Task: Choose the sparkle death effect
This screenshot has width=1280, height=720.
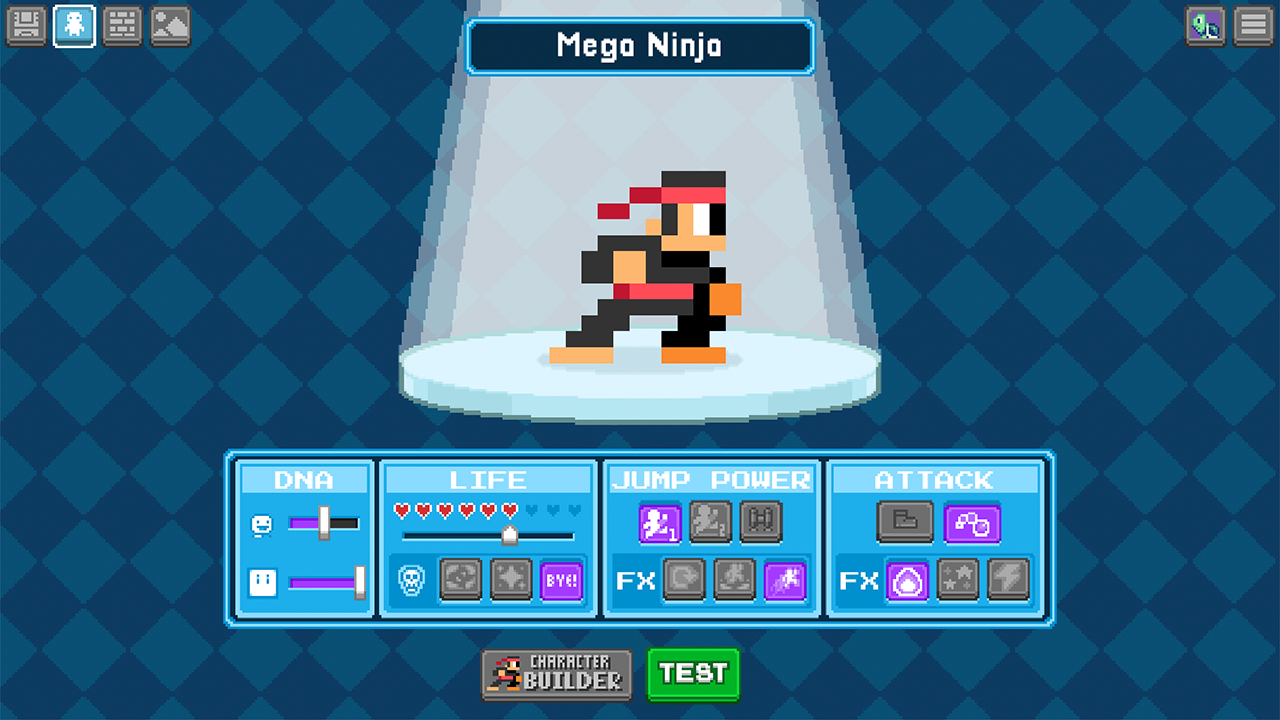Action: coord(511,580)
